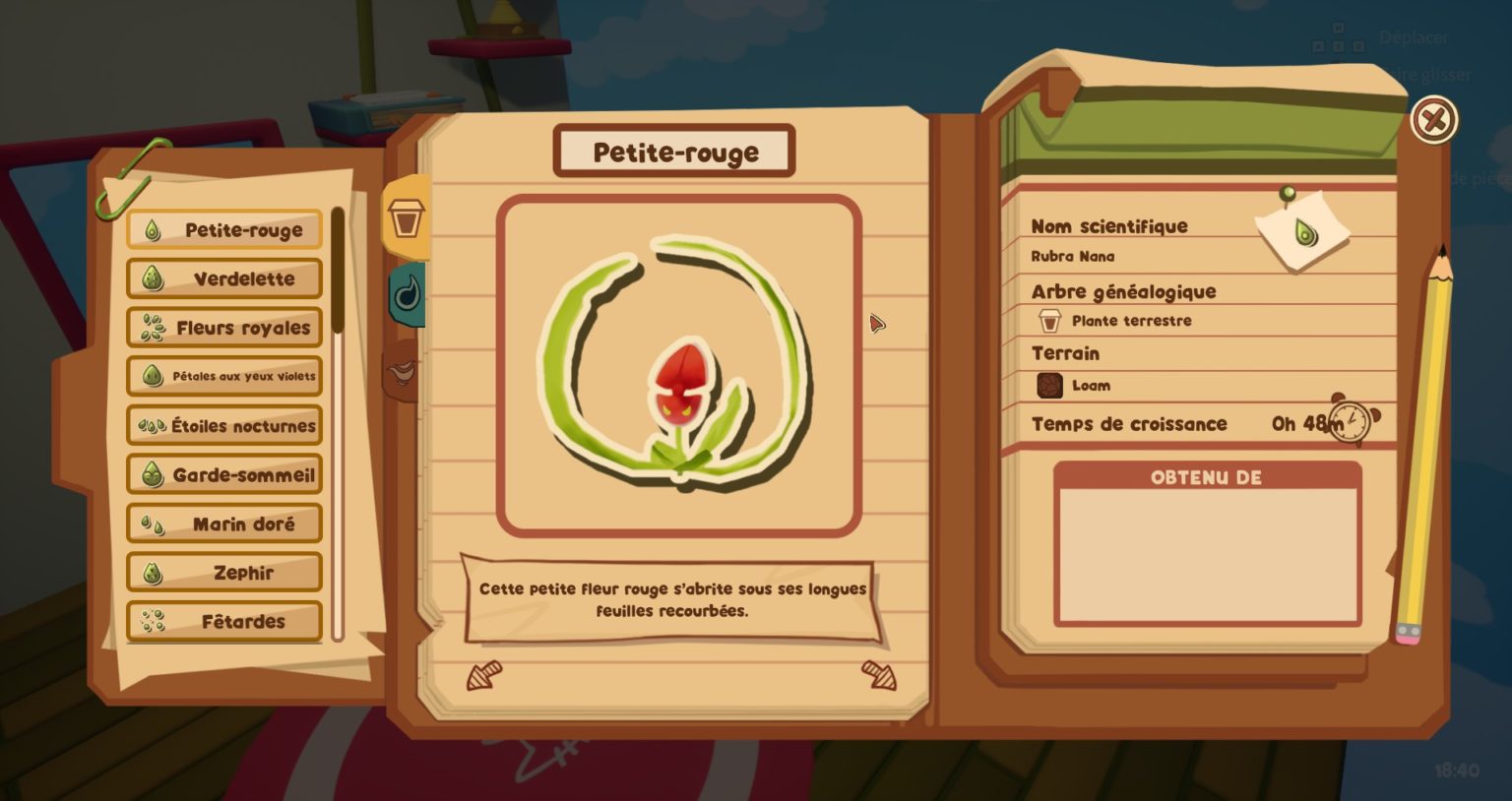
Task: Turn to the next page arrow
Action: click(879, 675)
